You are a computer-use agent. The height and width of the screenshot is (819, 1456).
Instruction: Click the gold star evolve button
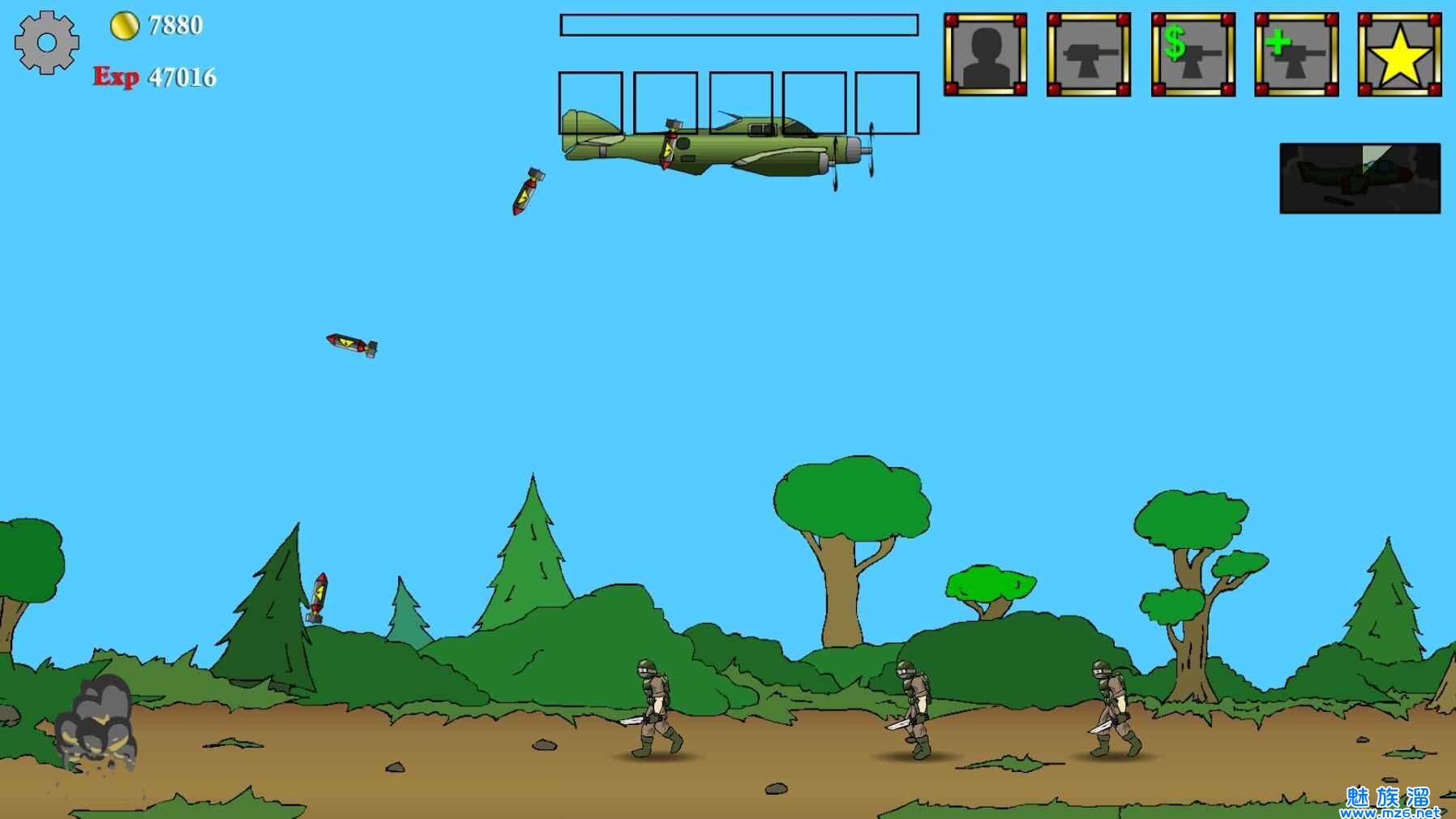tap(1399, 54)
